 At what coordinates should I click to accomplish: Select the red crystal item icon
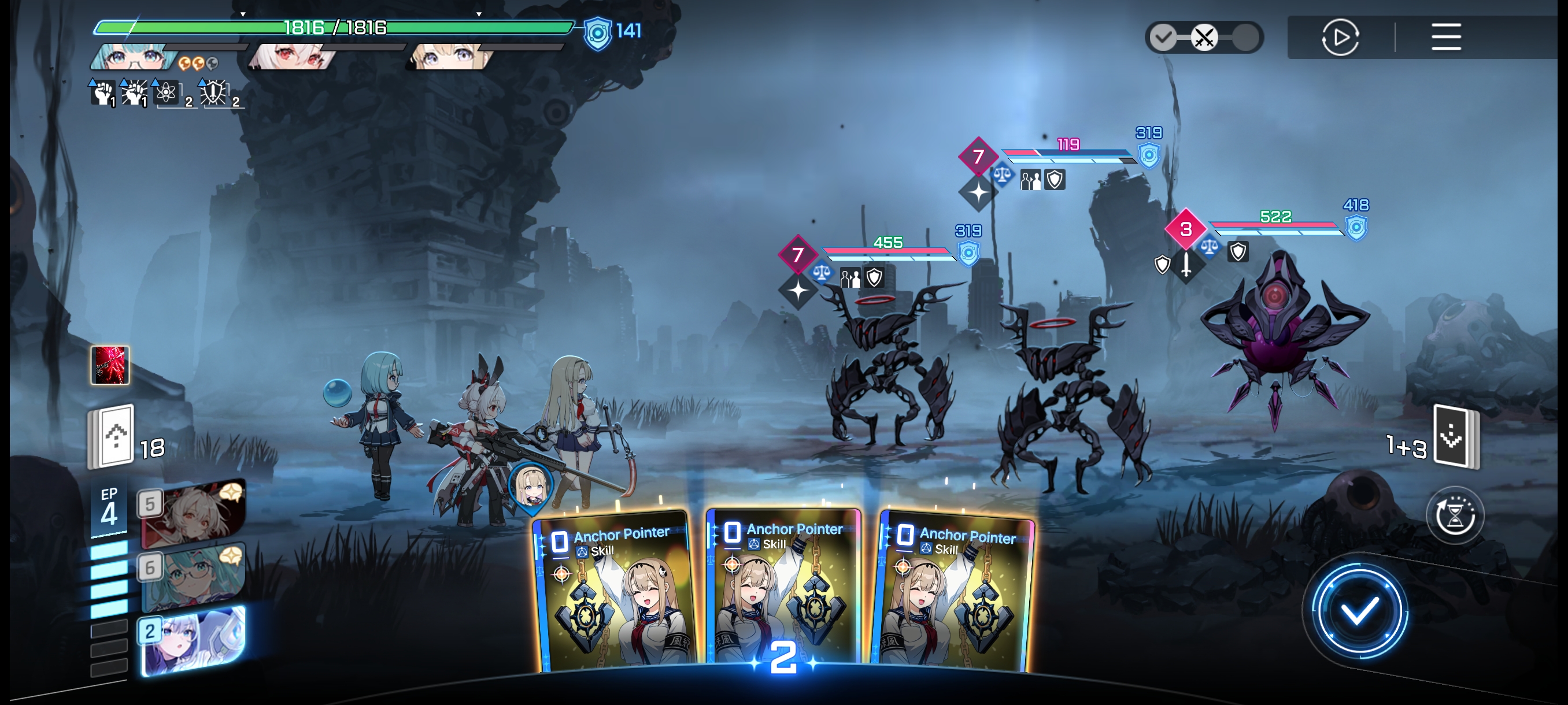(x=110, y=365)
